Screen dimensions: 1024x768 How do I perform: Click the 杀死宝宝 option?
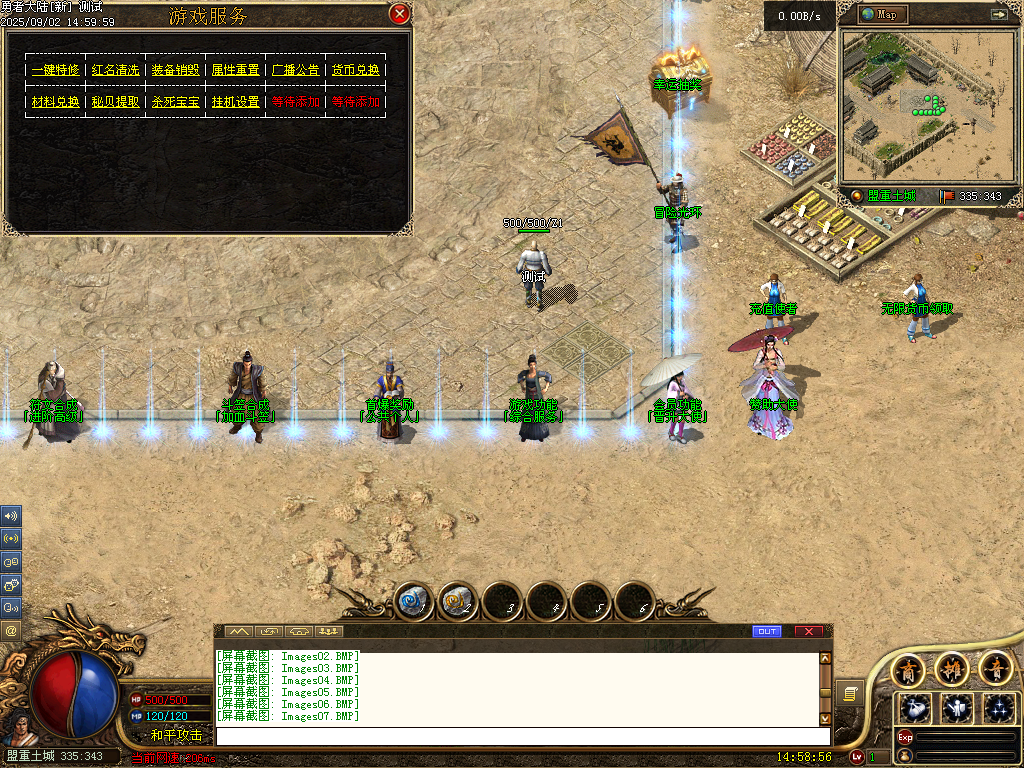175,102
